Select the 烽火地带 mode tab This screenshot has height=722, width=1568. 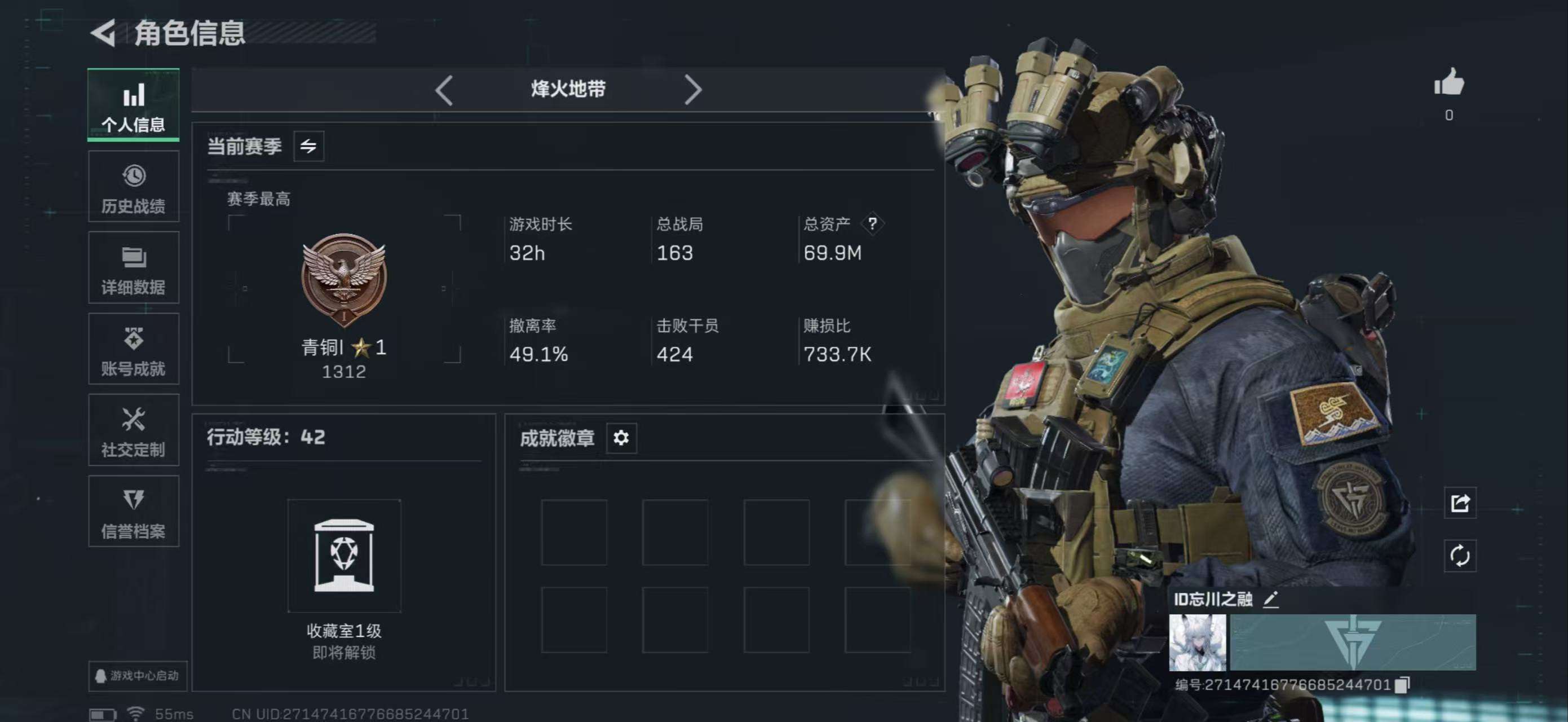click(567, 89)
